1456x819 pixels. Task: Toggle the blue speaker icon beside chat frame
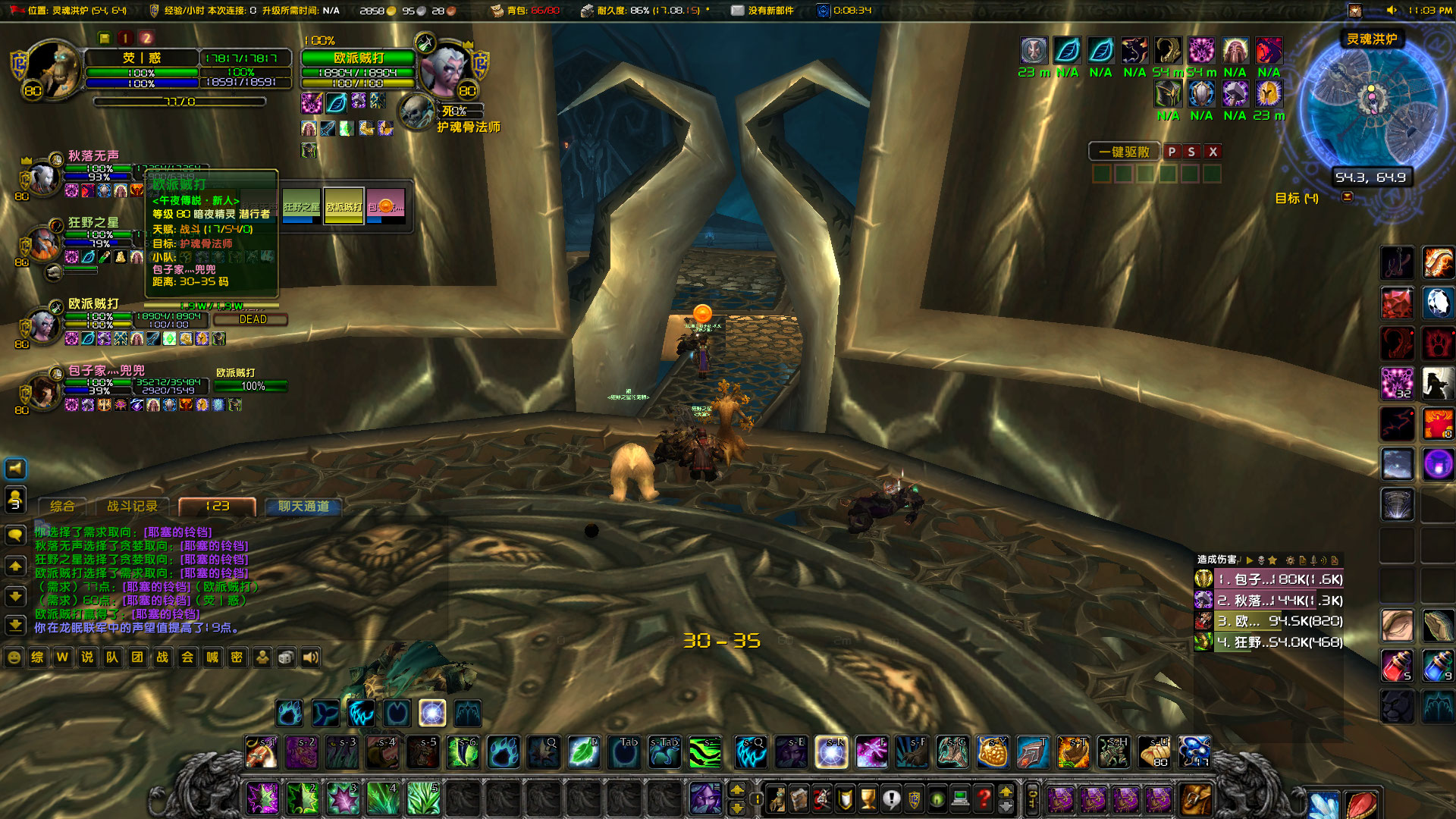tap(17, 468)
